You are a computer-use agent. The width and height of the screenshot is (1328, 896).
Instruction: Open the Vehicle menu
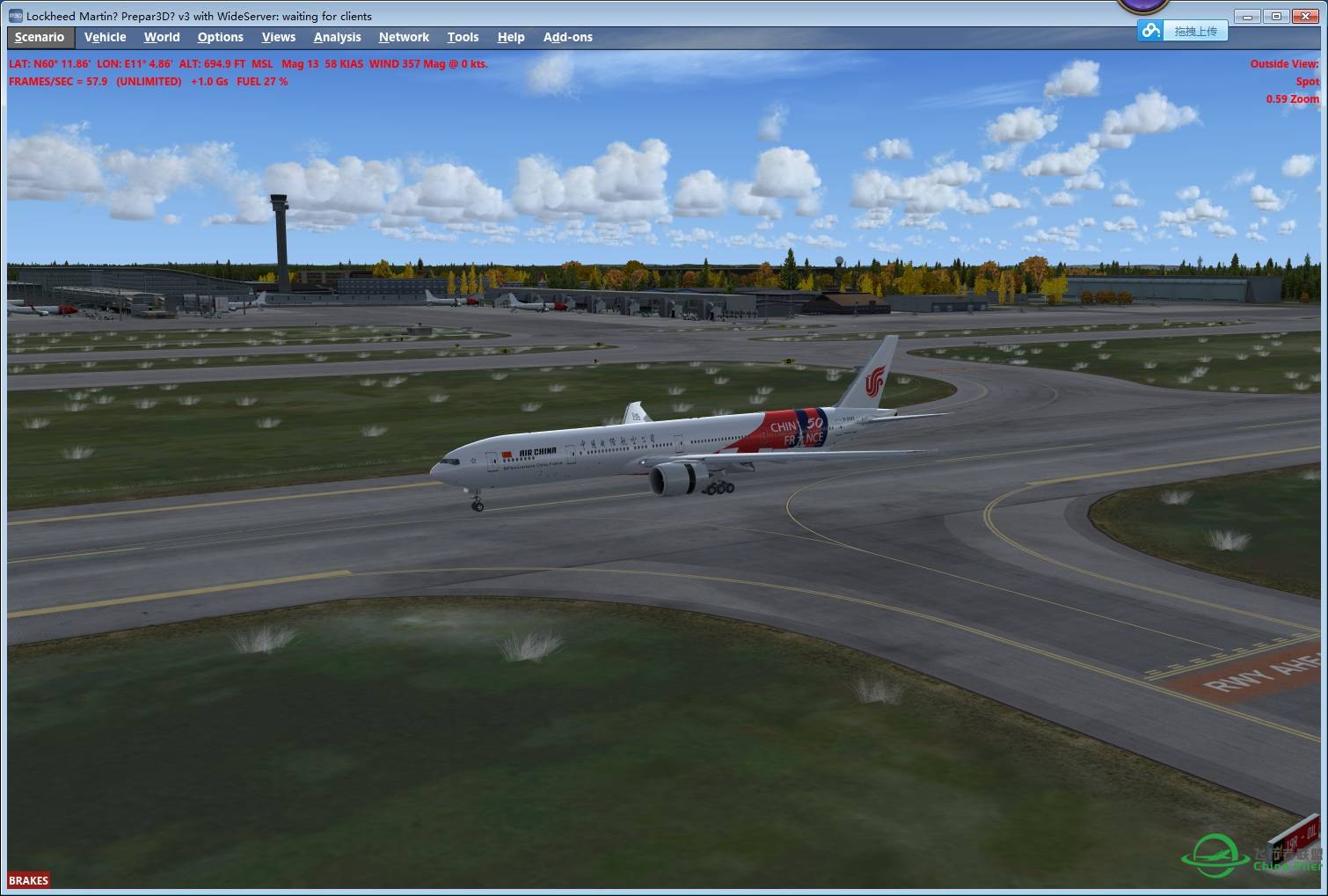click(105, 37)
